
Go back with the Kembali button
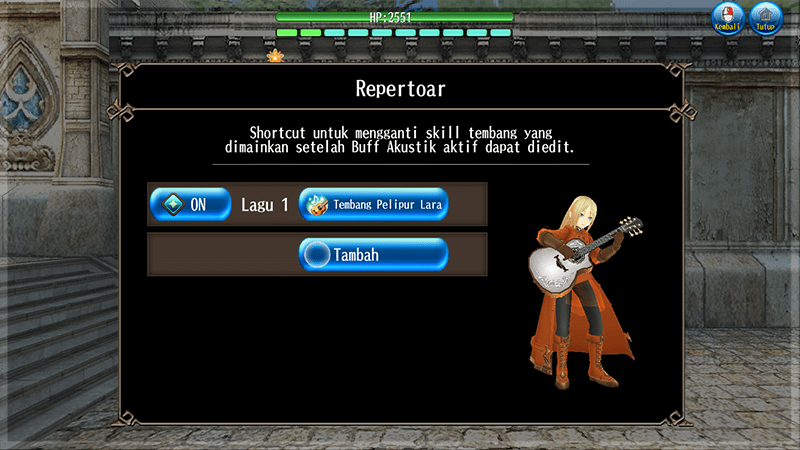729,18
